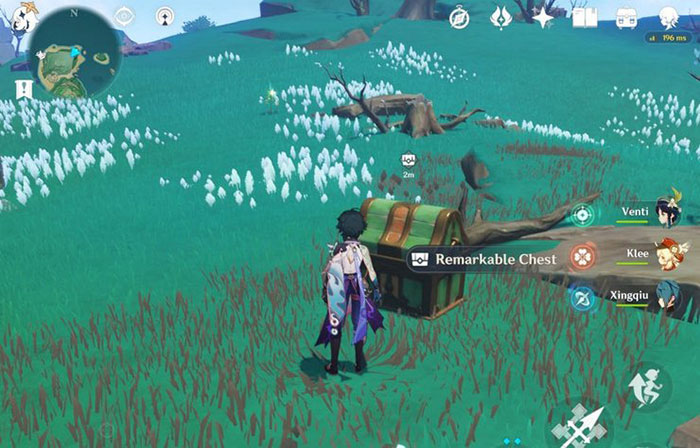This screenshot has width=700, height=448.
Task: Open the character profile head icon
Action: (668, 17)
